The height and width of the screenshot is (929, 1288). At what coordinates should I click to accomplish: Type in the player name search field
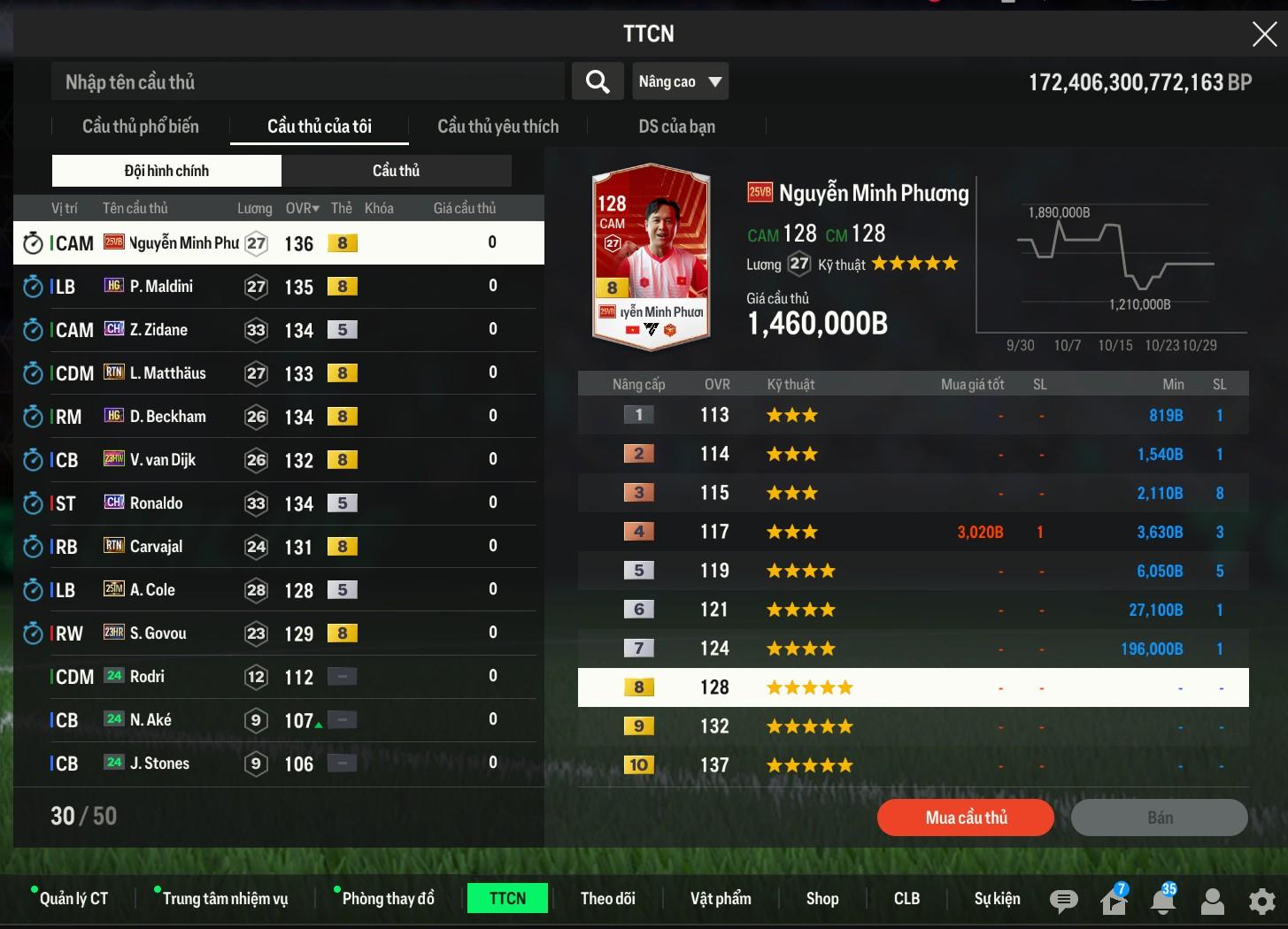point(308,82)
